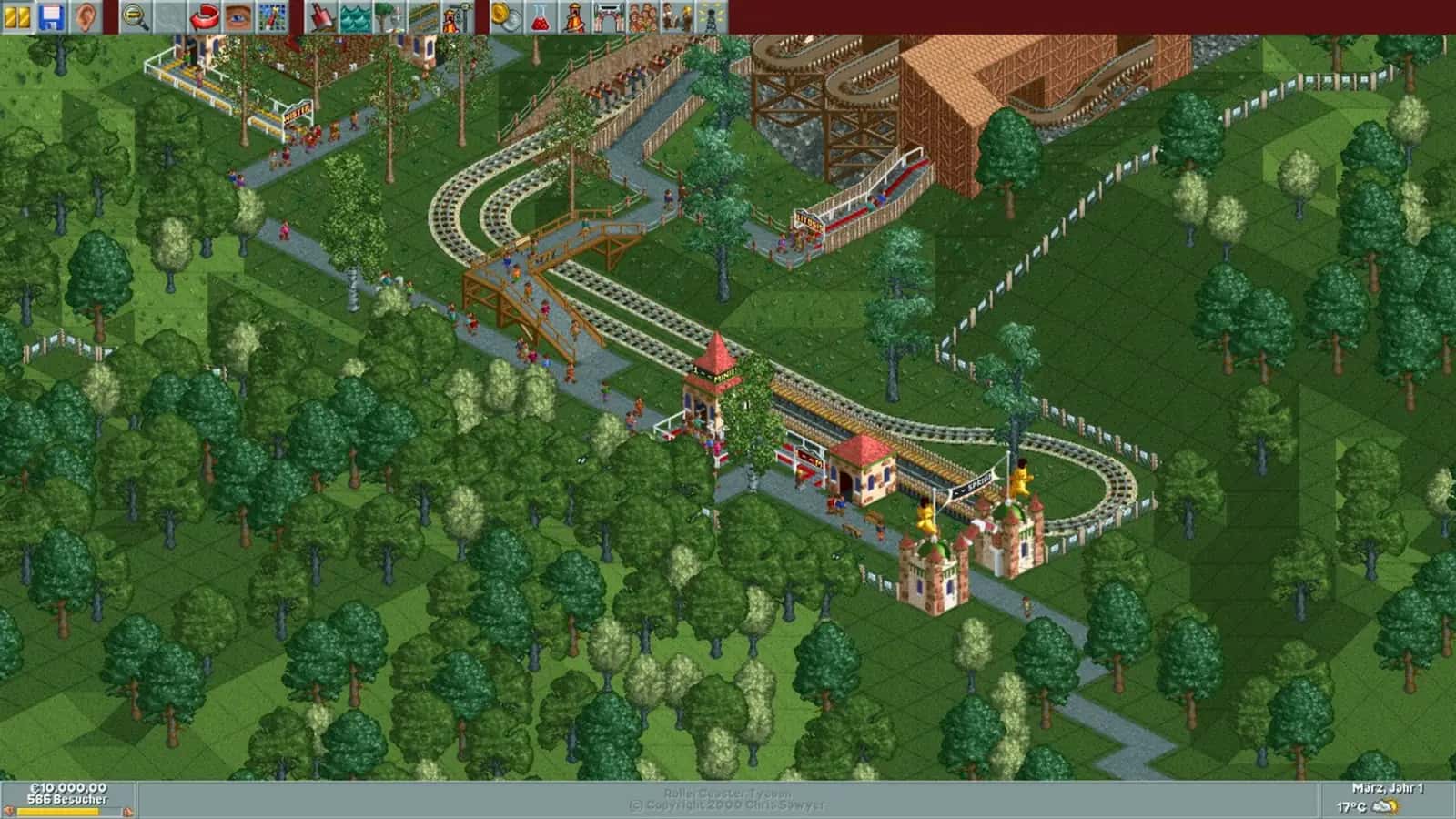The height and width of the screenshot is (819, 1456).
Task: Zoom in using the magnifier icon
Action: pyautogui.click(x=134, y=15)
